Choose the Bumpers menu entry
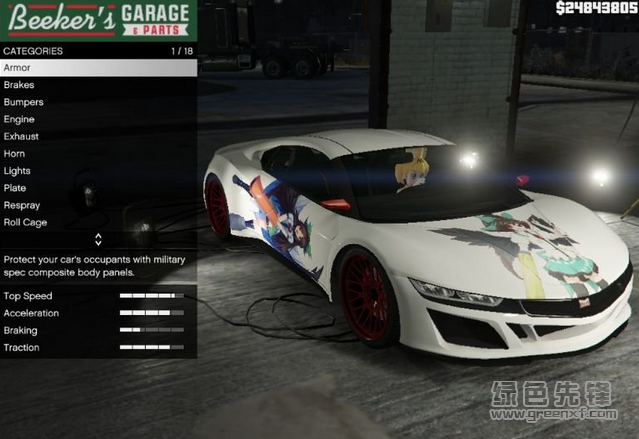639x439 pixels. tap(98, 102)
